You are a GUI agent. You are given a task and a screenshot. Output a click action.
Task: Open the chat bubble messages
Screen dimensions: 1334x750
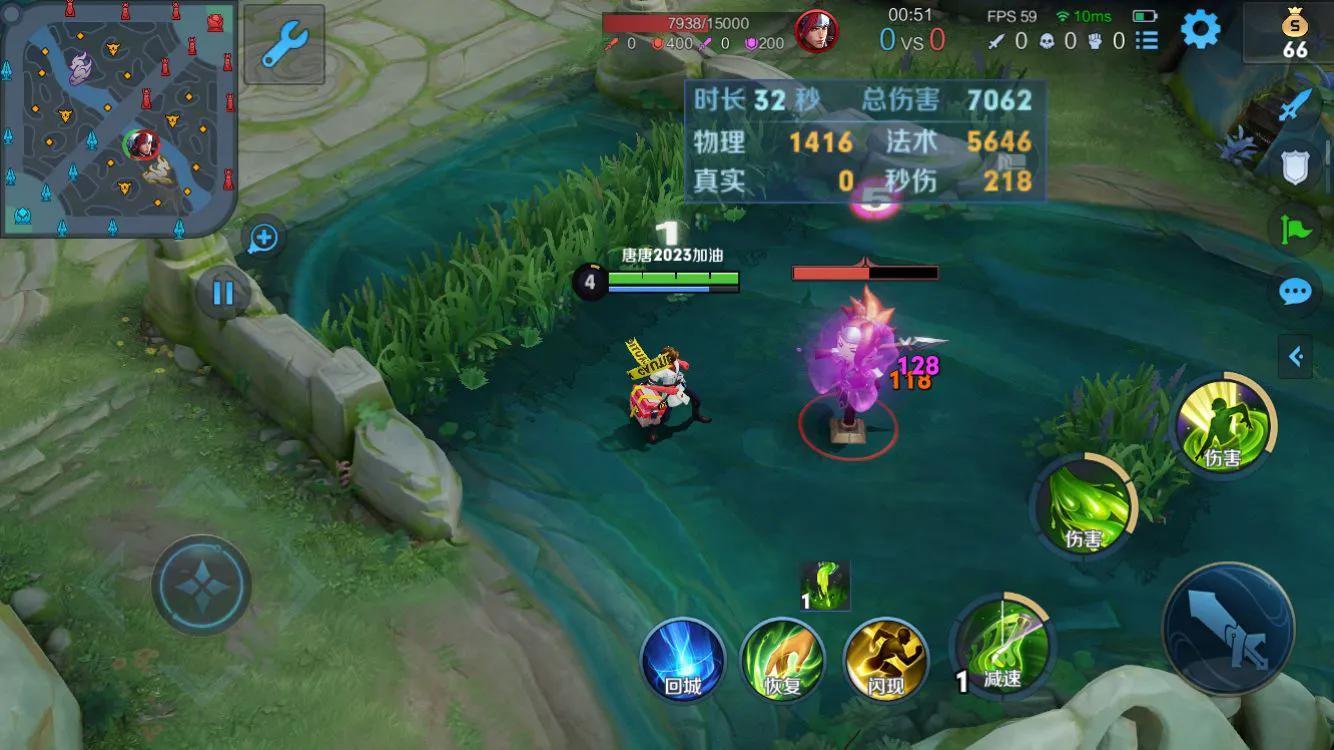(1295, 292)
